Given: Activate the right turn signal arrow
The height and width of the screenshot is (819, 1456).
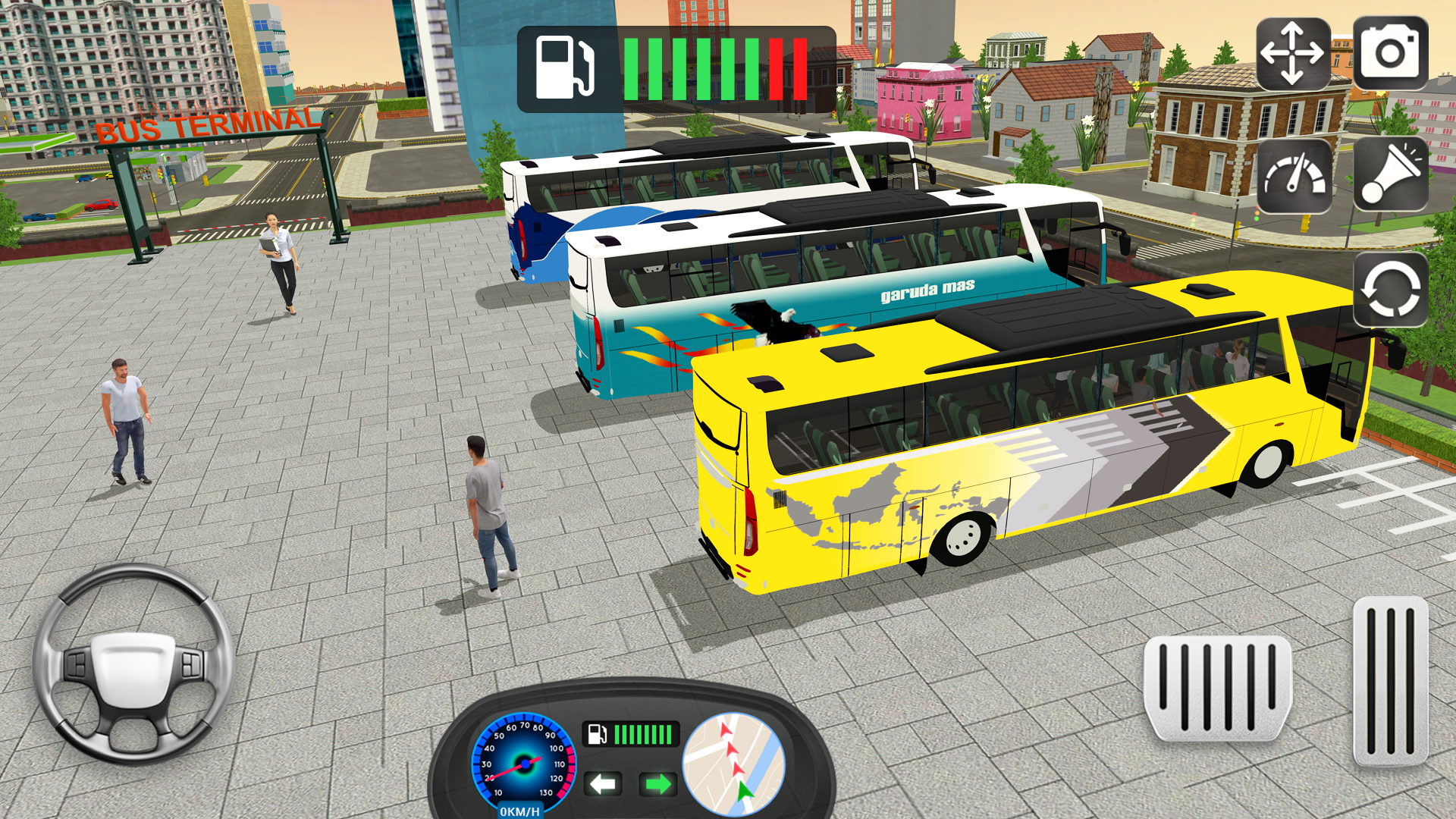Looking at the screenshot, I should click(x=657, y=784).
